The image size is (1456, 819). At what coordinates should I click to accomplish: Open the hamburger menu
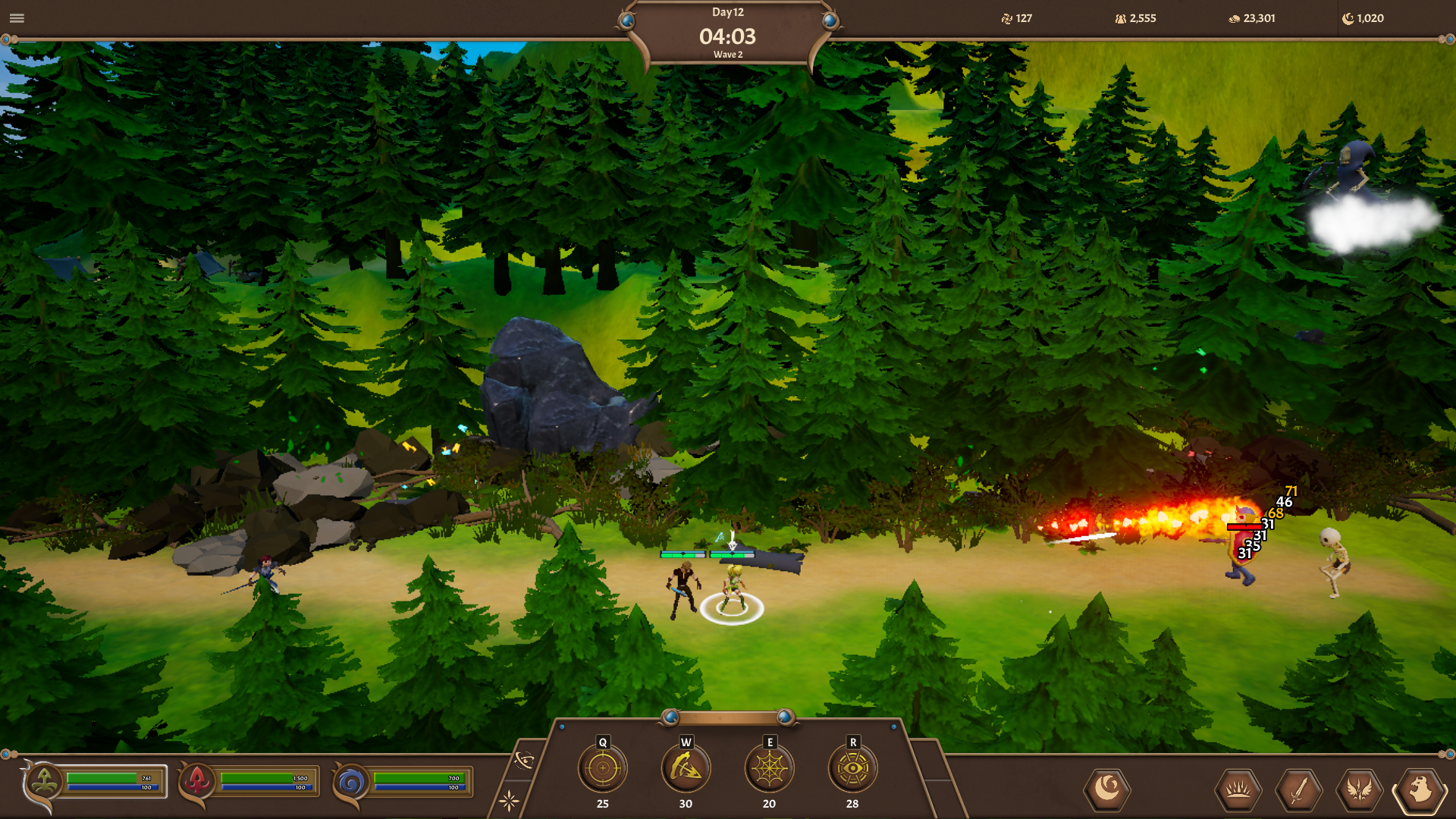17,18
